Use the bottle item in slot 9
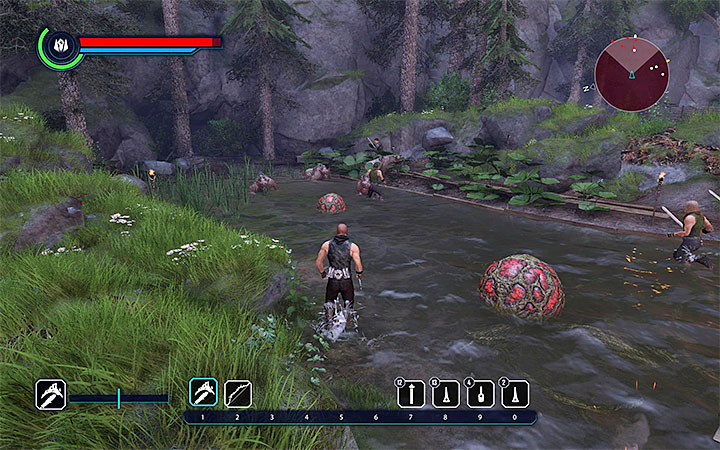Image resolution: width=720 pixels, height=450 pixels. (x=480, y=394)
